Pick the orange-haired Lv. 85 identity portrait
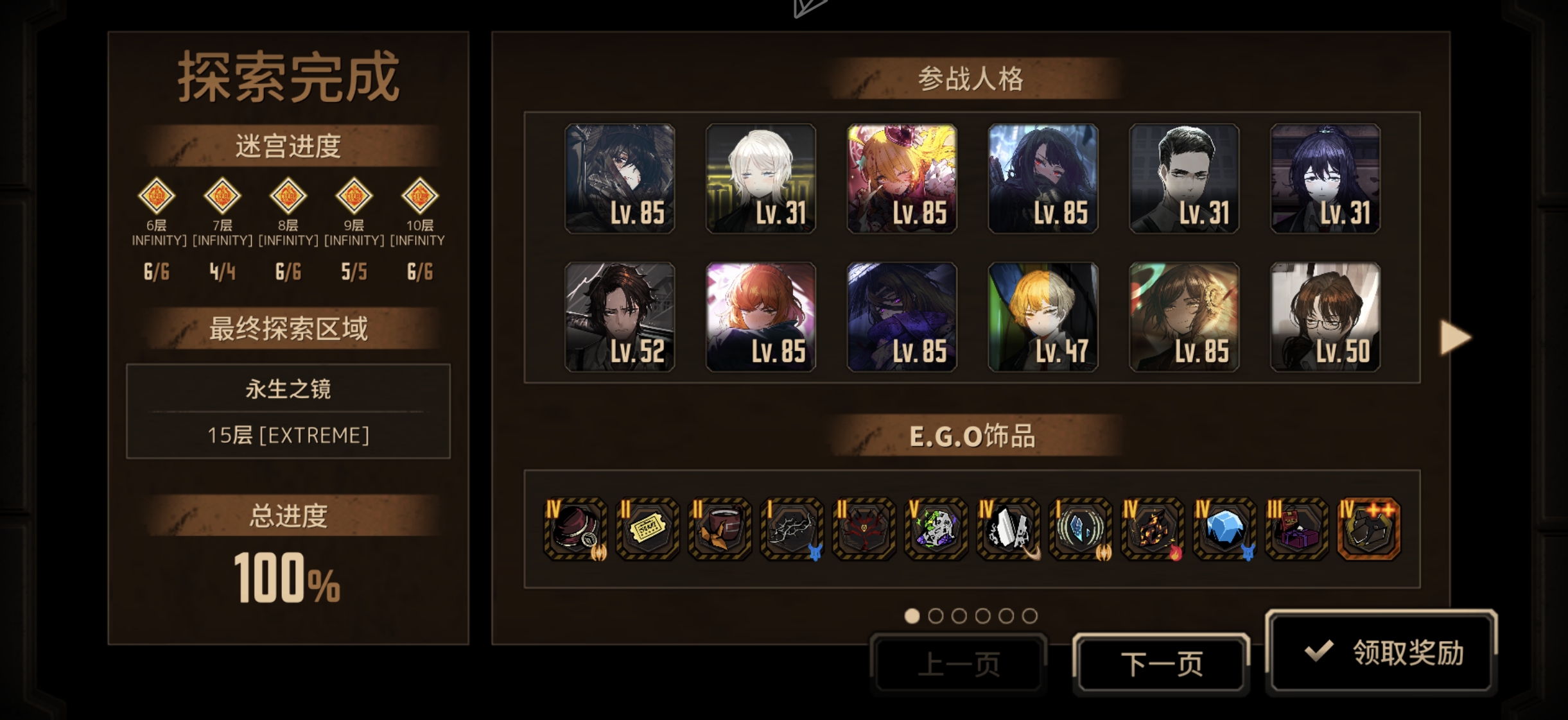This screenshot has width=1568, height=720. click(761, 317)
